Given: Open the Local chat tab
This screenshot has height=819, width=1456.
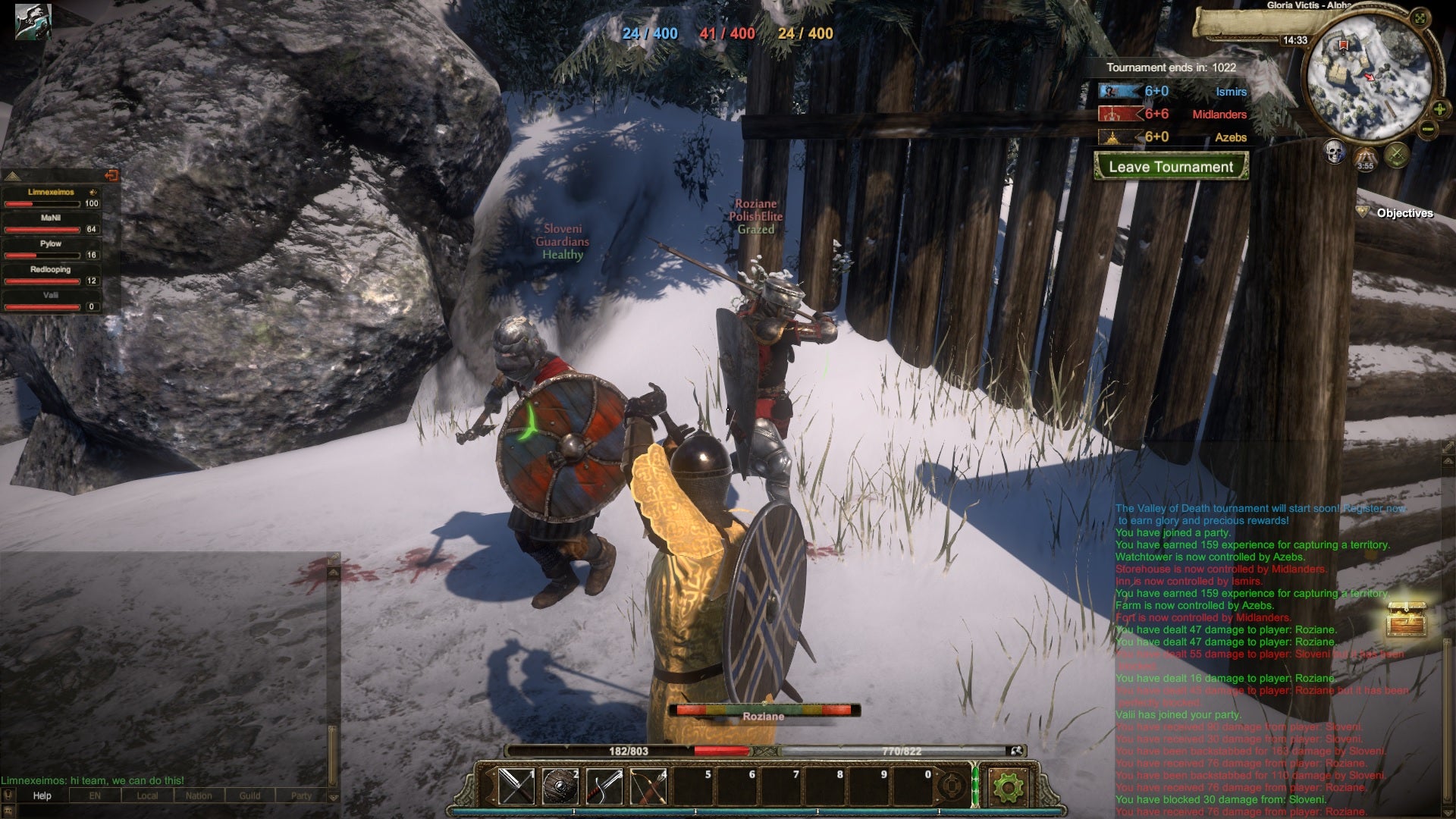Looking at the screenshot, I should (x=147, y=796).
